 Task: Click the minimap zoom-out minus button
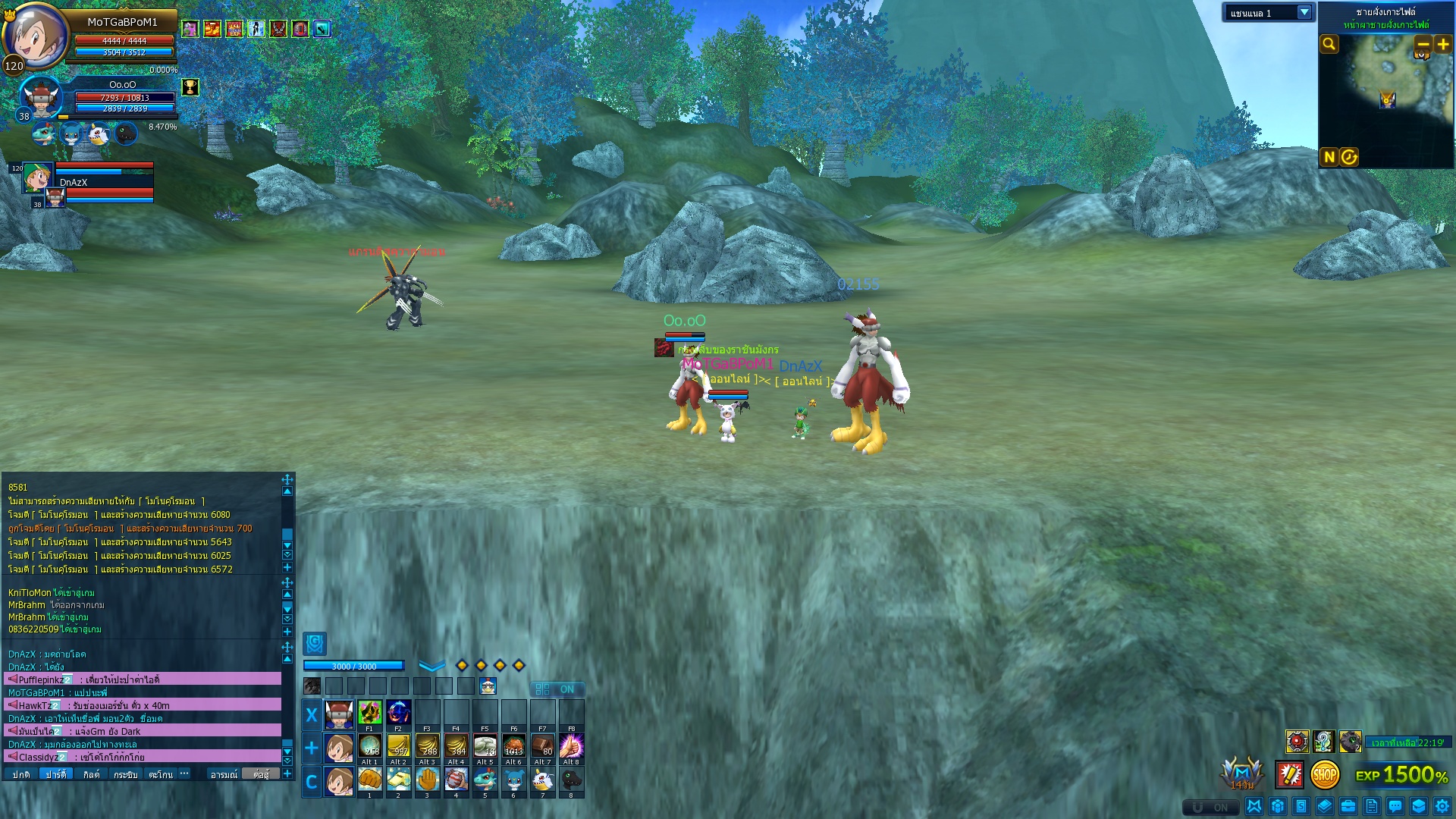(1423, 44)
